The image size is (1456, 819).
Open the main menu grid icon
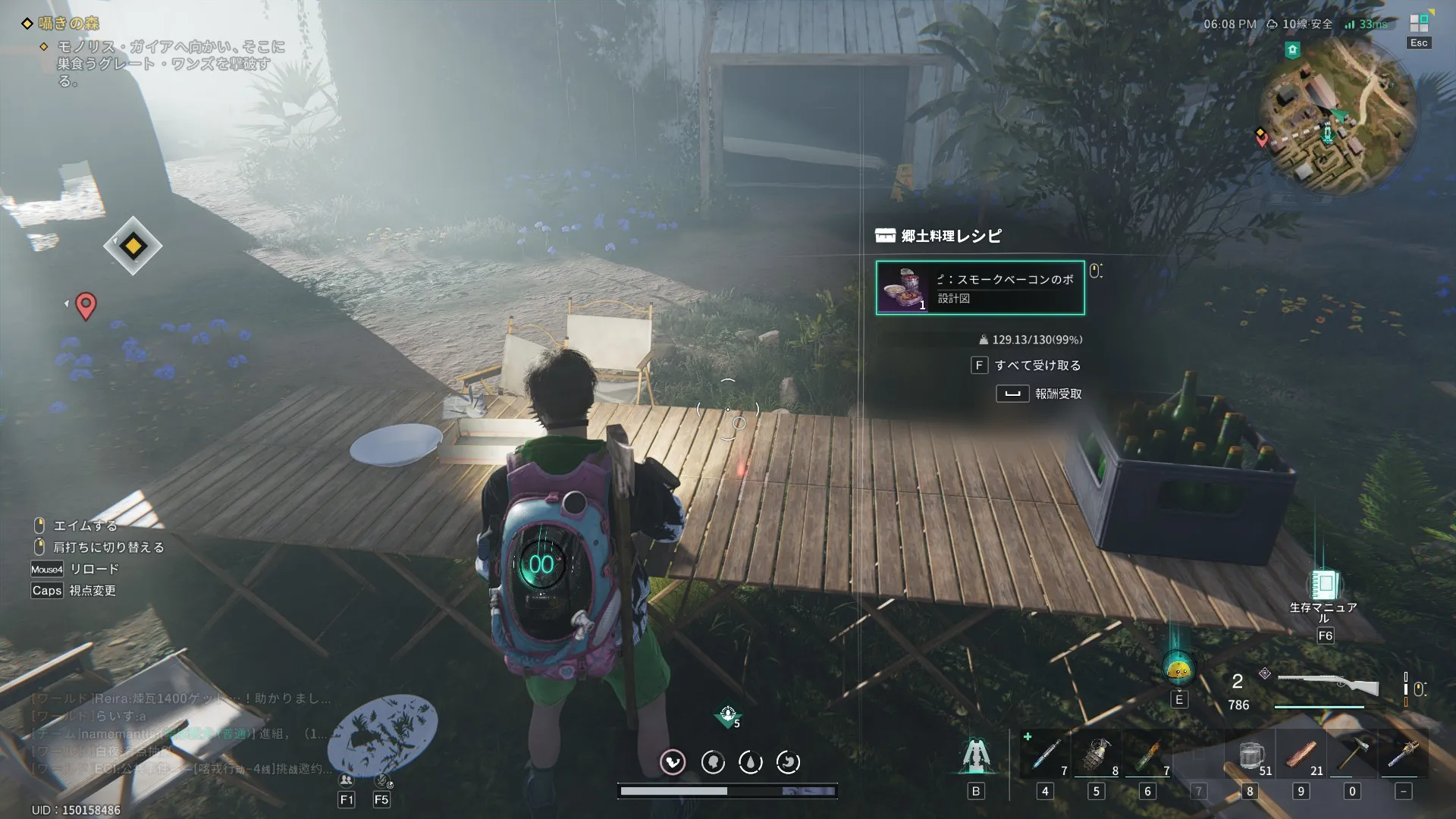pos(1419,24)
